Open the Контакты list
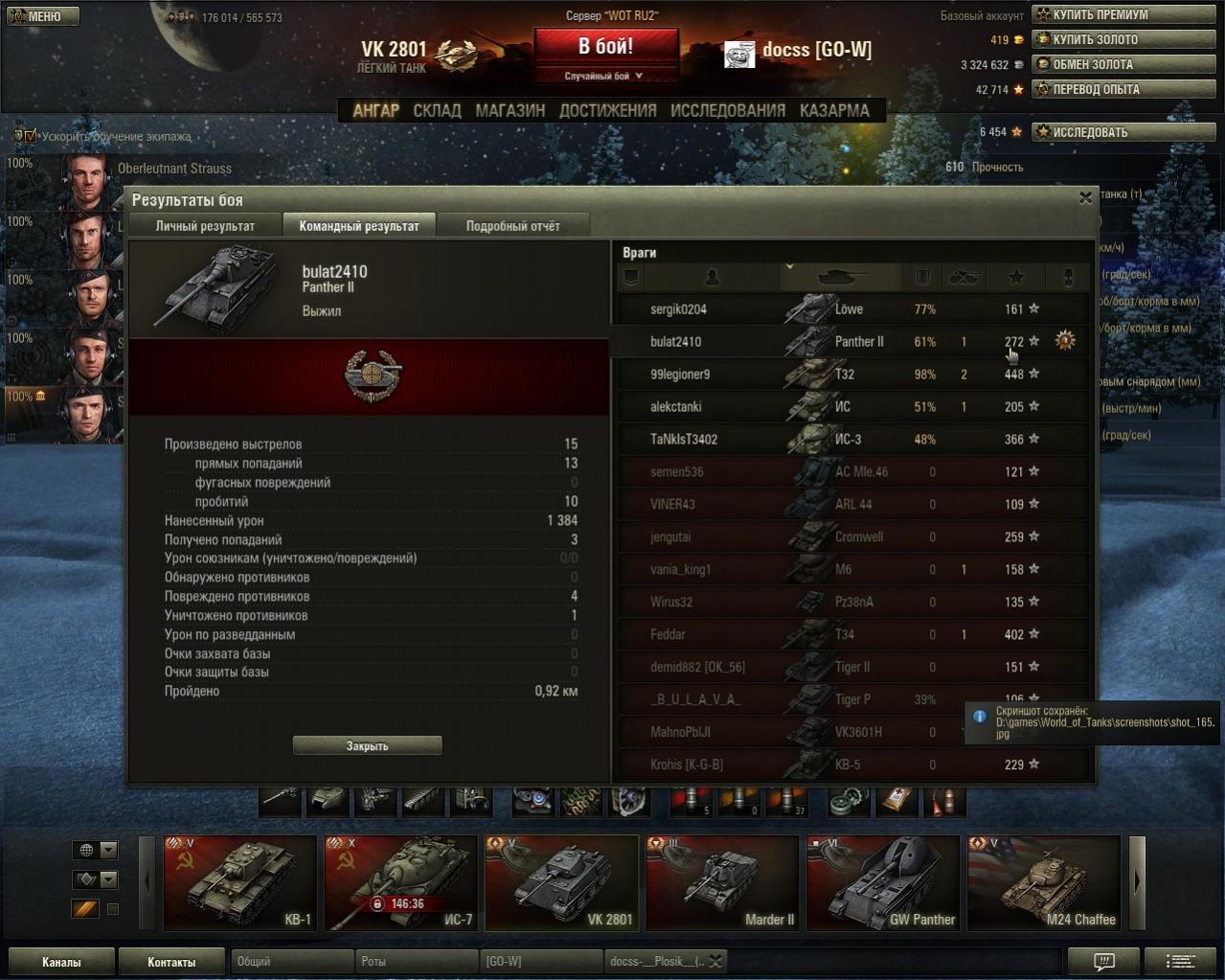1225x980 pixels. (x=171, y=962)
